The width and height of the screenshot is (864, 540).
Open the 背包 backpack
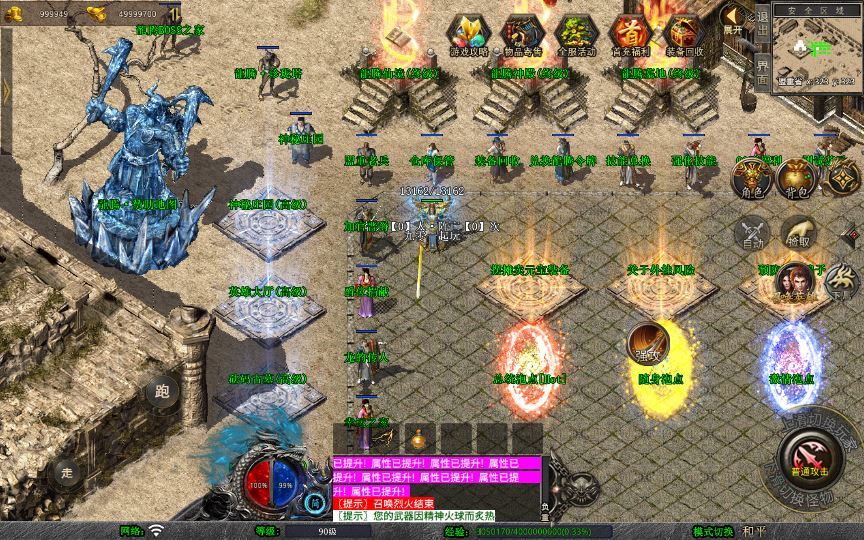[797, 179]
